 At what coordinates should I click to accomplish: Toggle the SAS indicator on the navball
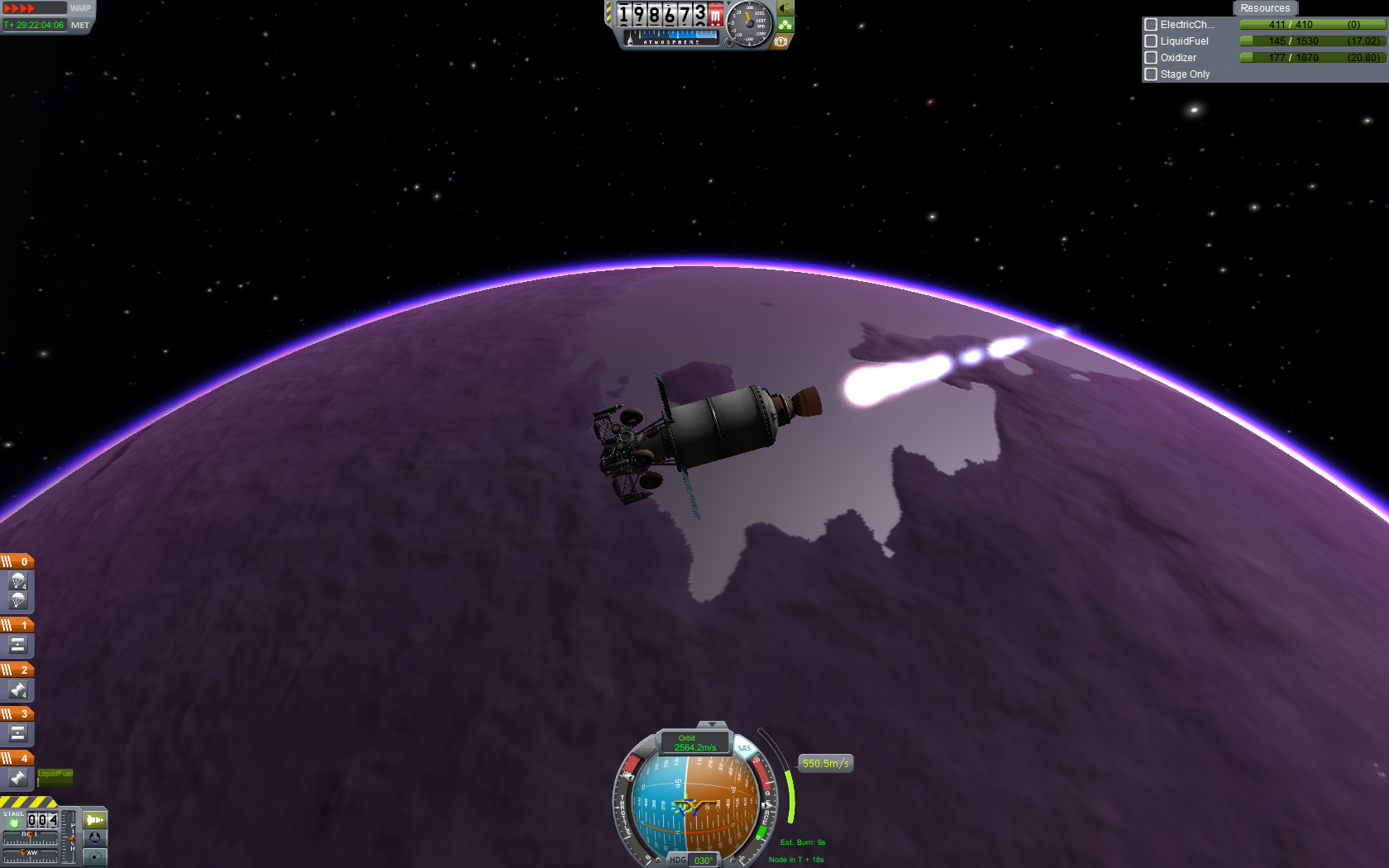point(744,748)
